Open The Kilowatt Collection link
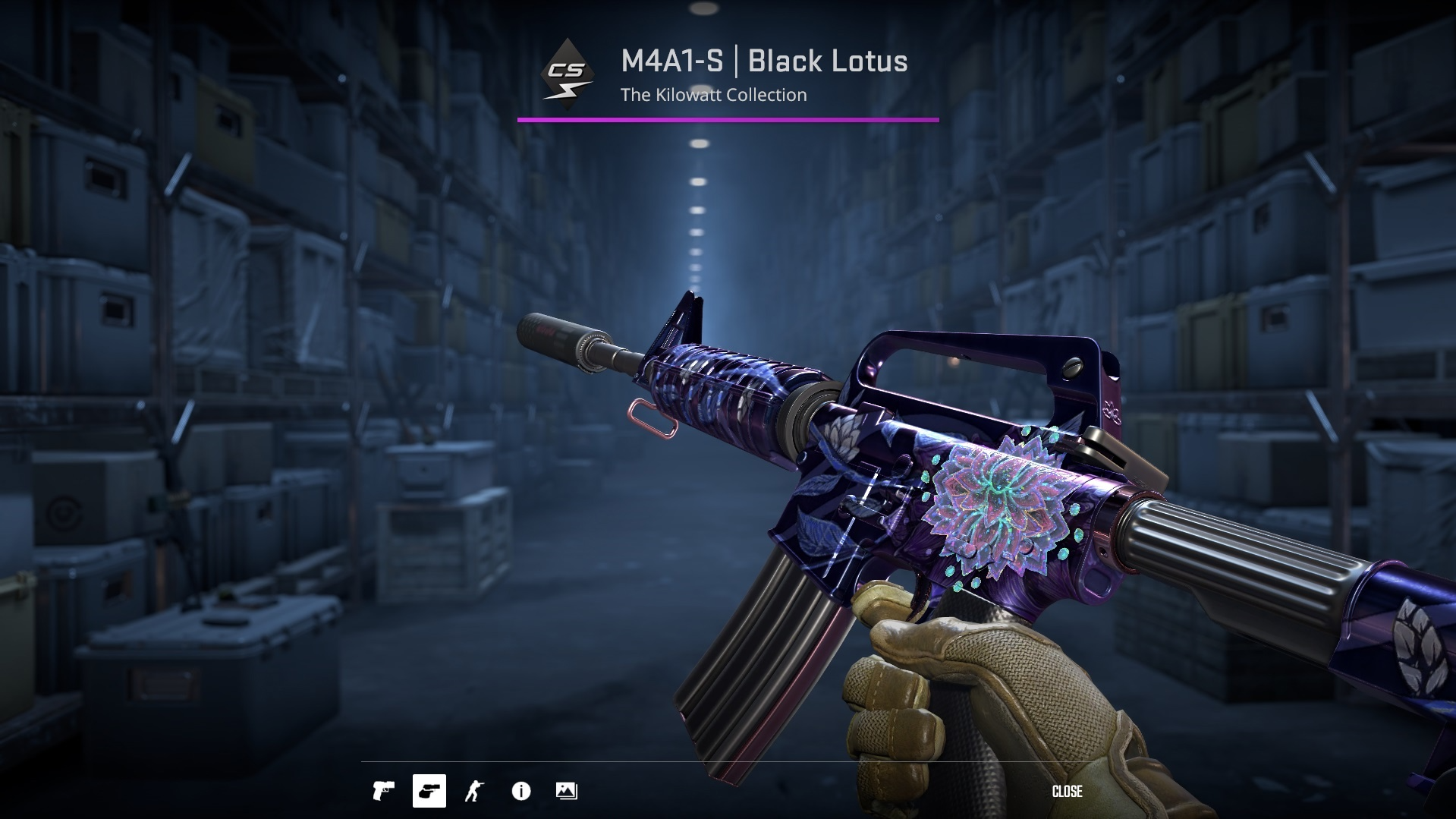Screen dimensions: 1456x819 tap(712, 95)
